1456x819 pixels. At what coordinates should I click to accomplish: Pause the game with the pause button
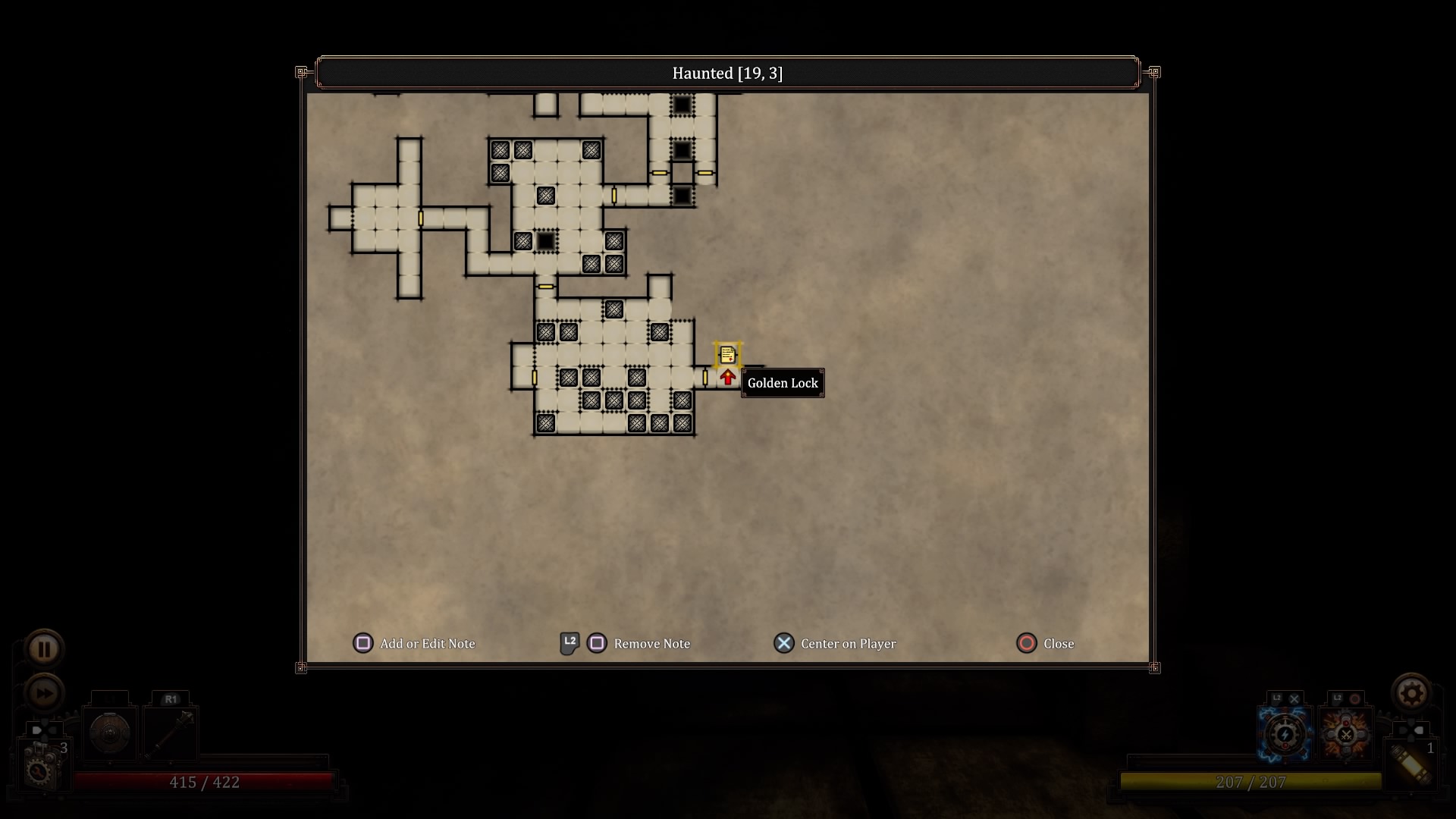coord(44,649)
